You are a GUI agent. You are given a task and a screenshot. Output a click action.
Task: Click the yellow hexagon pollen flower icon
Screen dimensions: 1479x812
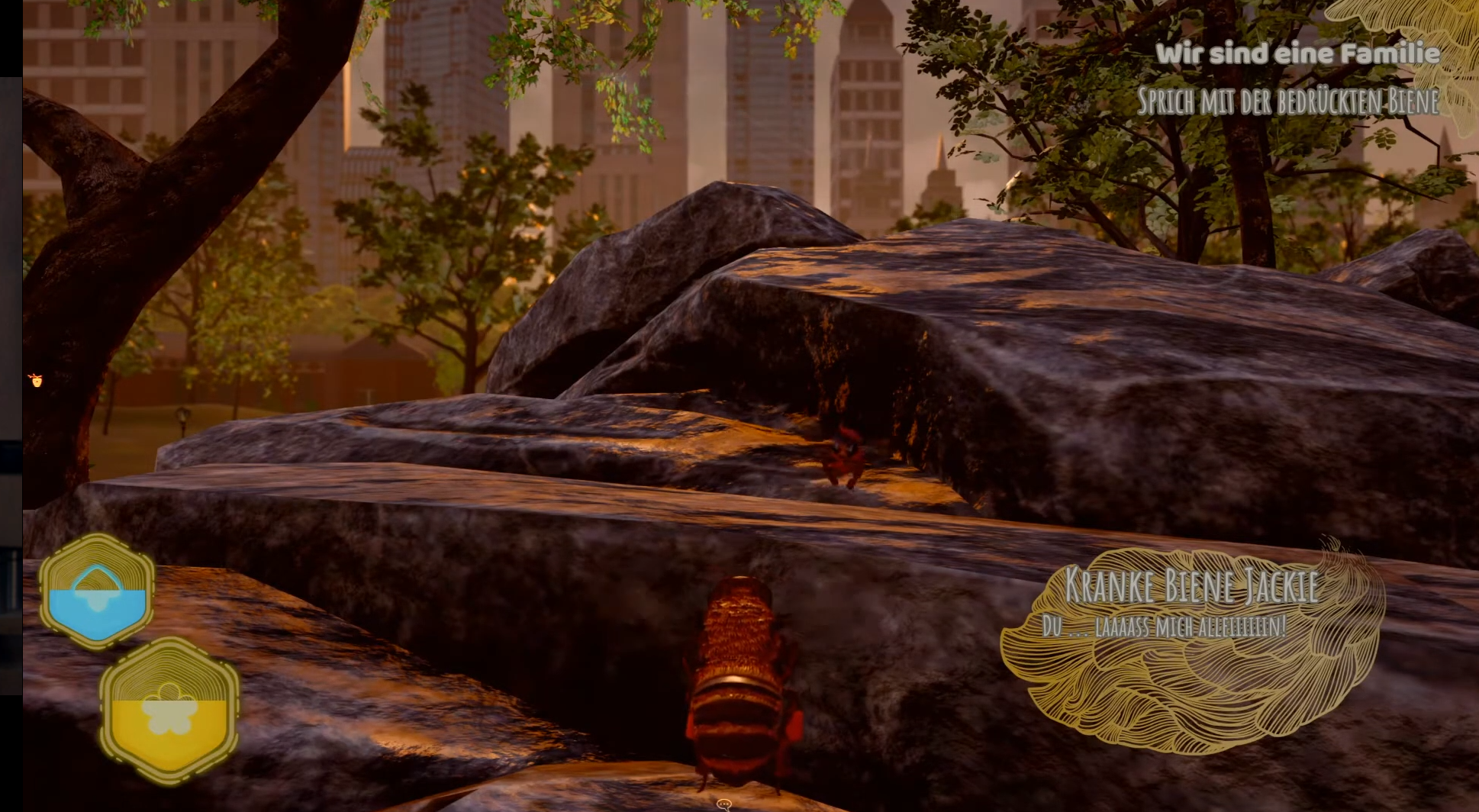[x=169, y=711]
